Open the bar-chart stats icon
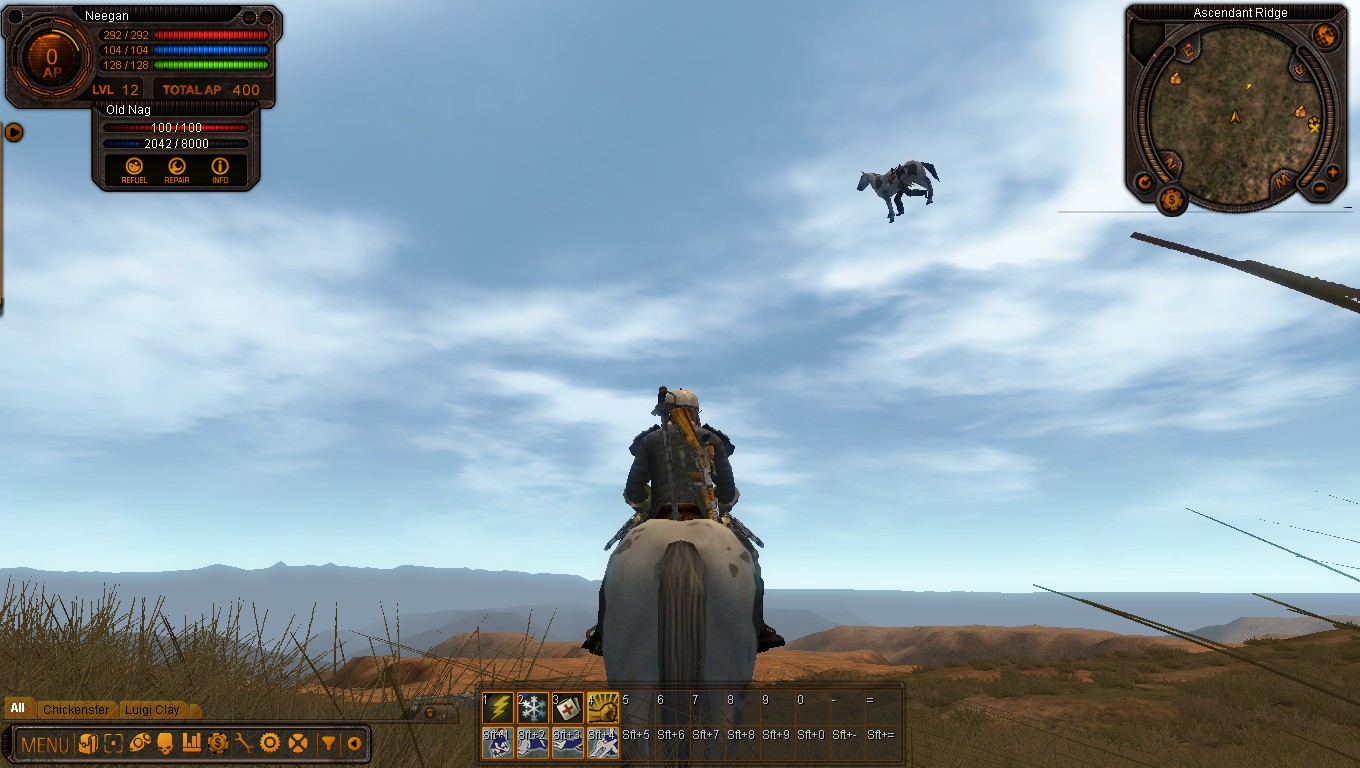 pos(193,742)
